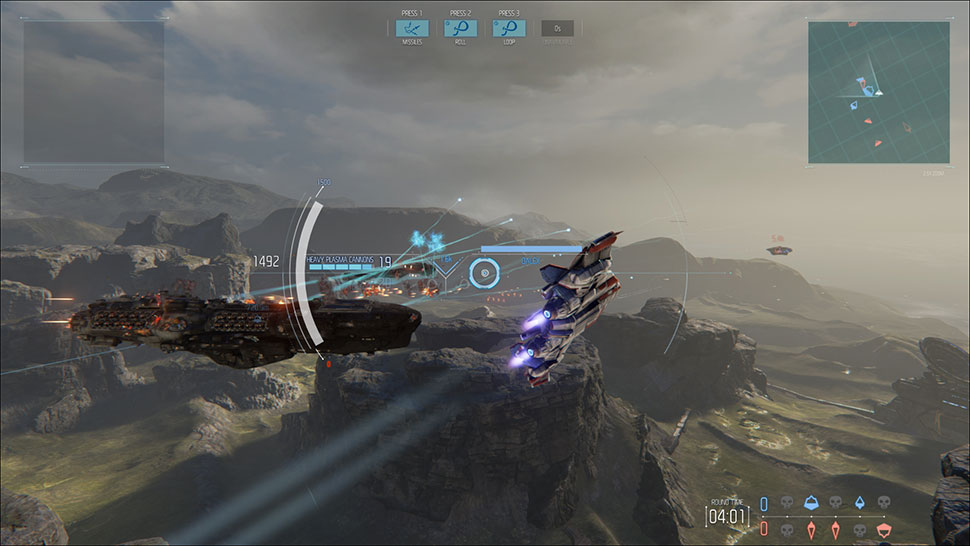The height and width of the screenshot is (546, 970).
Task: Pick the small blue diamond ship roster icon
Action: tap(859, 502)
